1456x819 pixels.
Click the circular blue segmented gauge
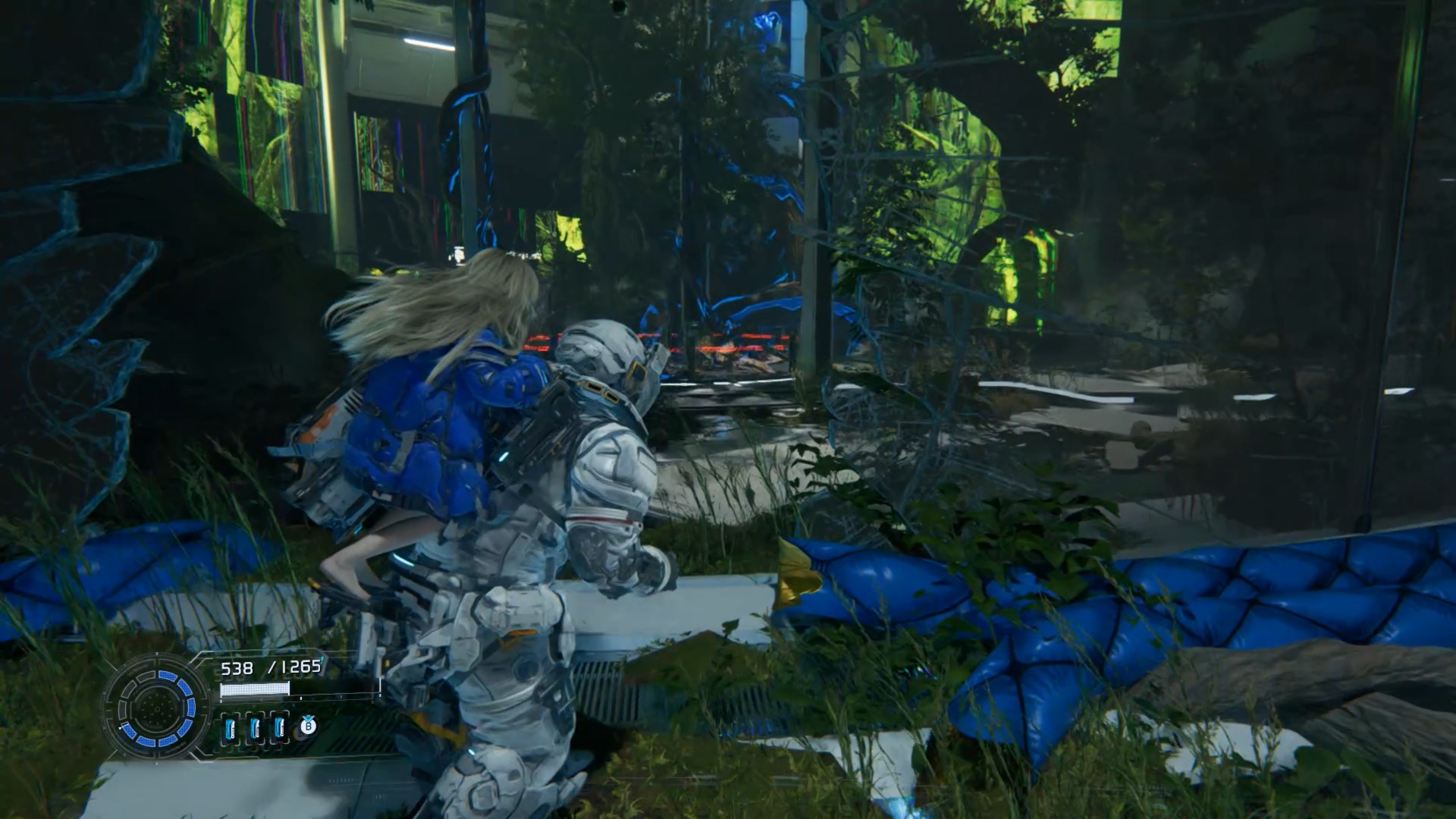point(158,707)
